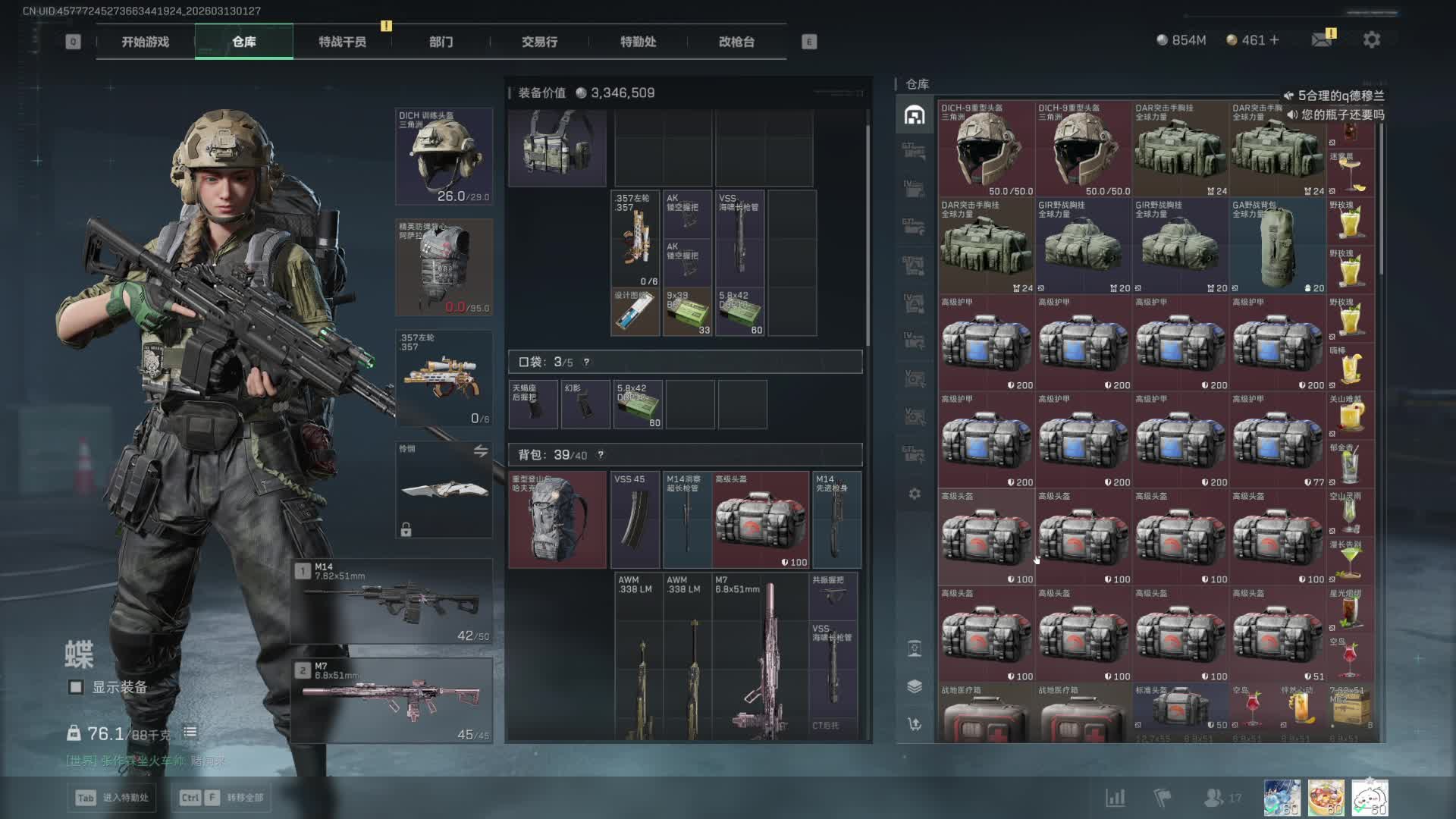The height and width of the screenshot is (819, 1456).
Task: Select the M14 primary weapon slot
Action: pyautogui.click(x=392, y=602)
